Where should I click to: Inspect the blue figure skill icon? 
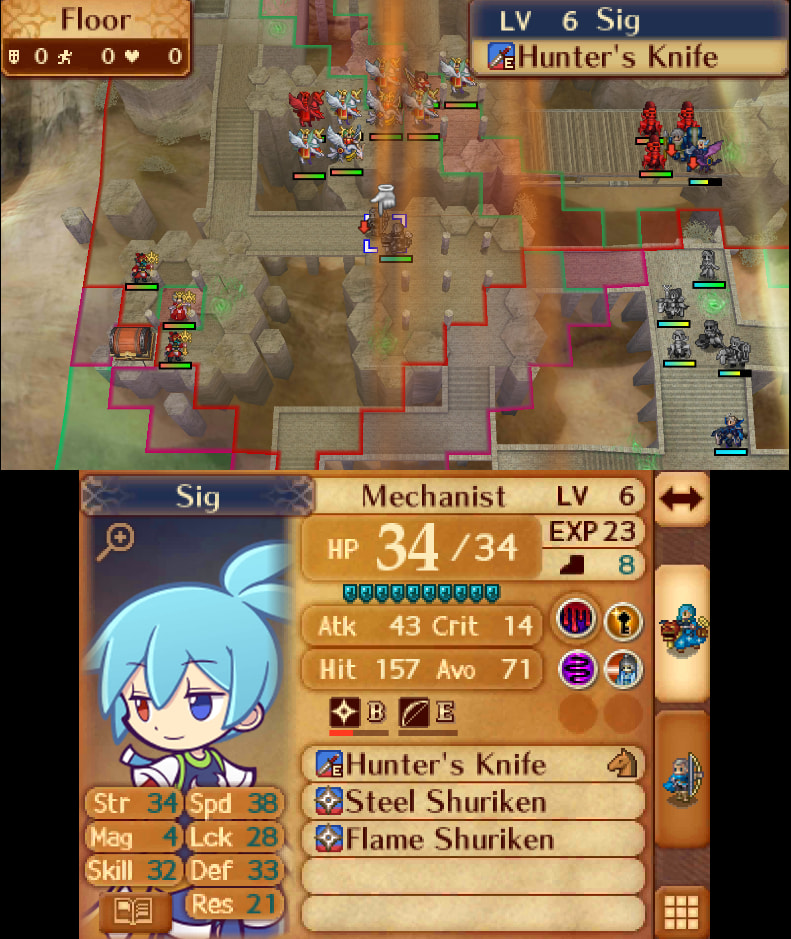tap(622, 668)
